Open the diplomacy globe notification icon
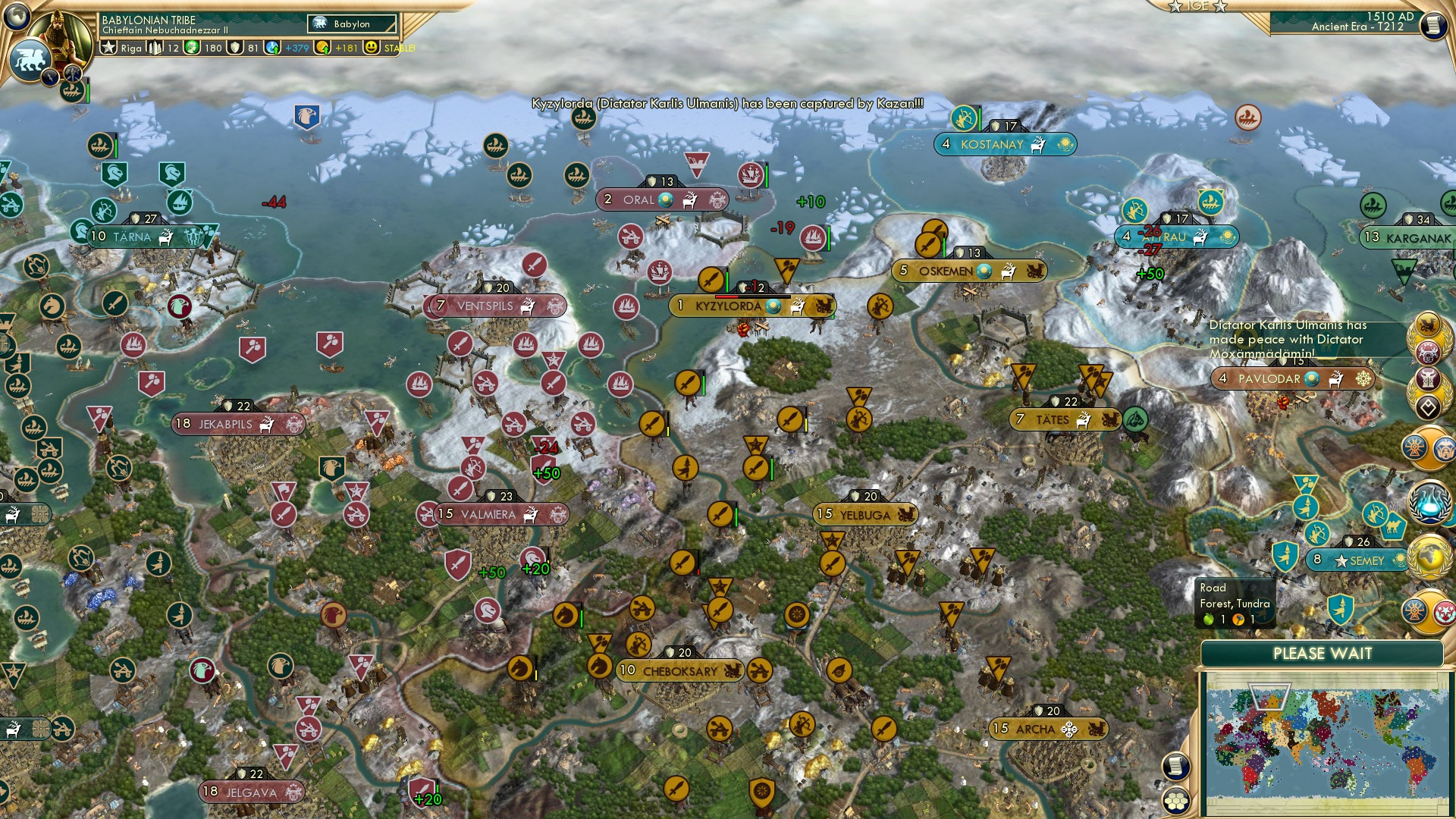1456x819 pixels. (x=1431, y=559)
